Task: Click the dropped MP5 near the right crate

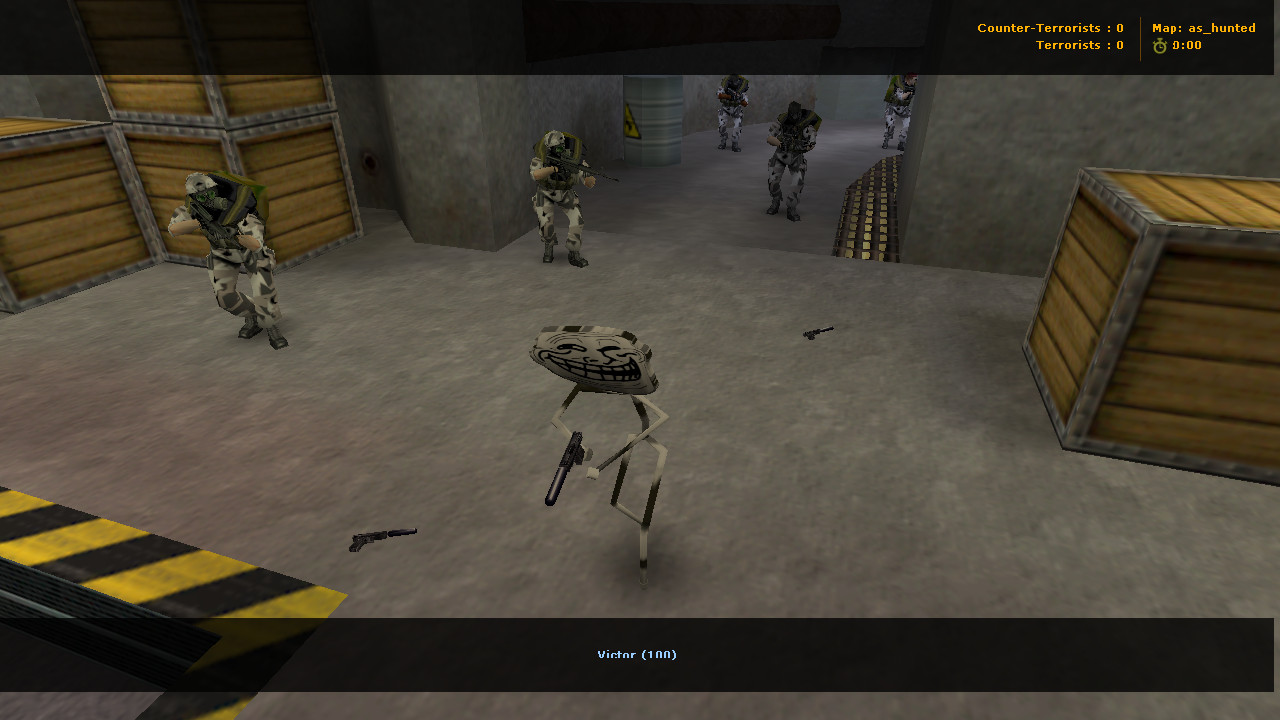Action: click(x=820, y=332)
